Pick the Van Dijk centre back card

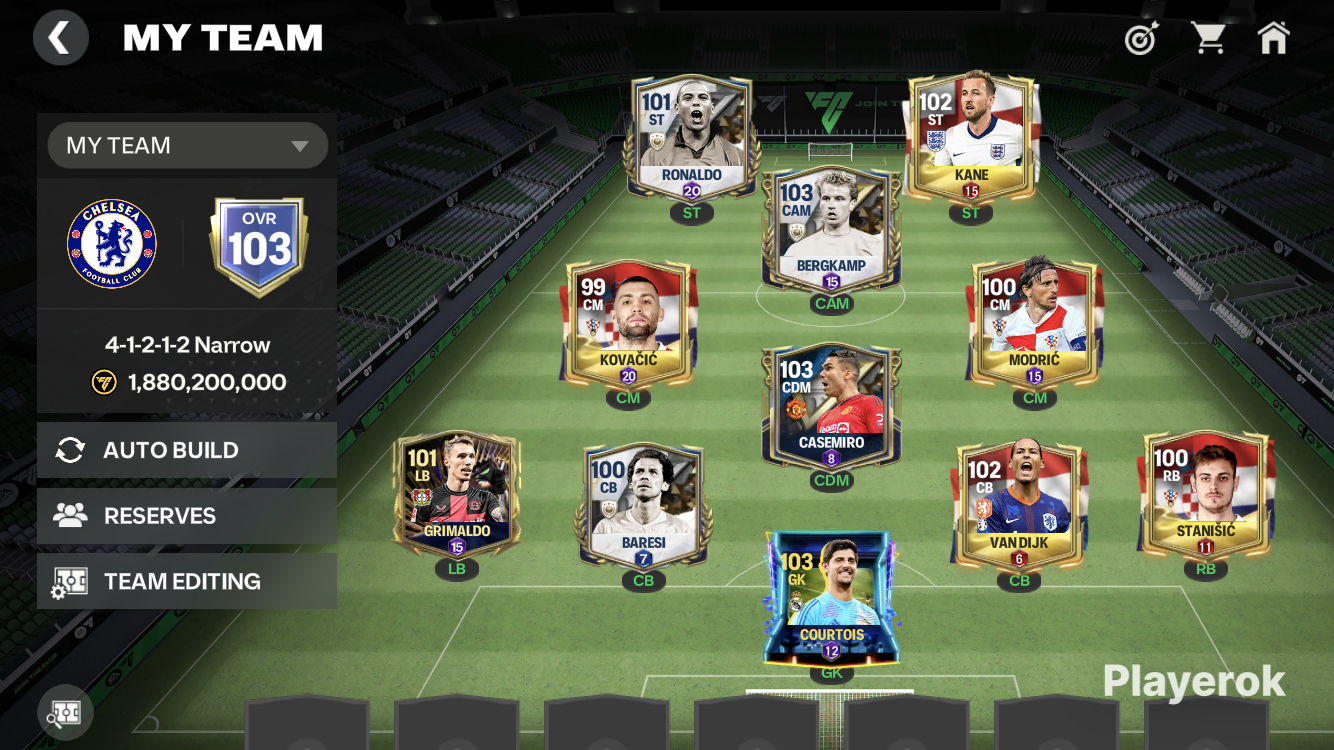pyautogui.click(x=1019, y=507)
